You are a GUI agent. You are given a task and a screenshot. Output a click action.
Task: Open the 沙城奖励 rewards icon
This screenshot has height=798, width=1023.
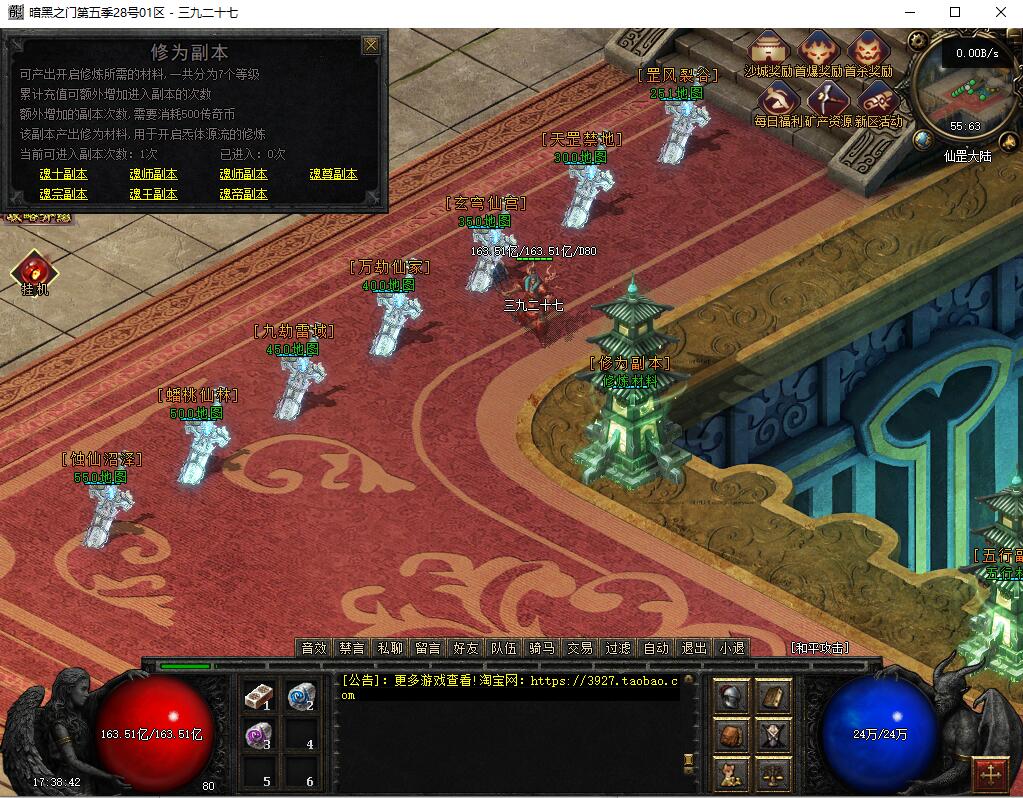[x=768, y=51]
